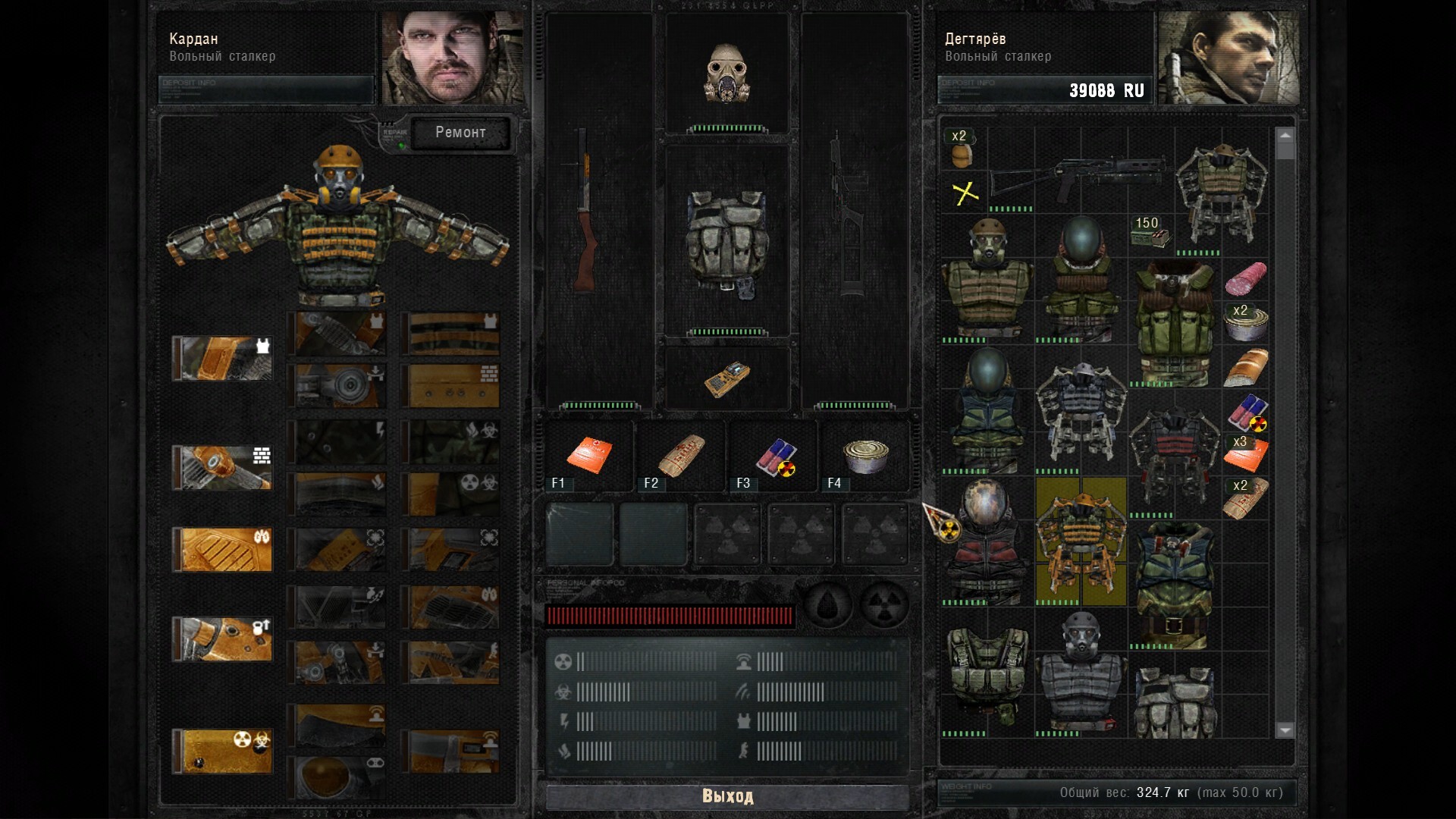
Task: Use the F1 medkit quick slot
Action: tap(588, 456)
